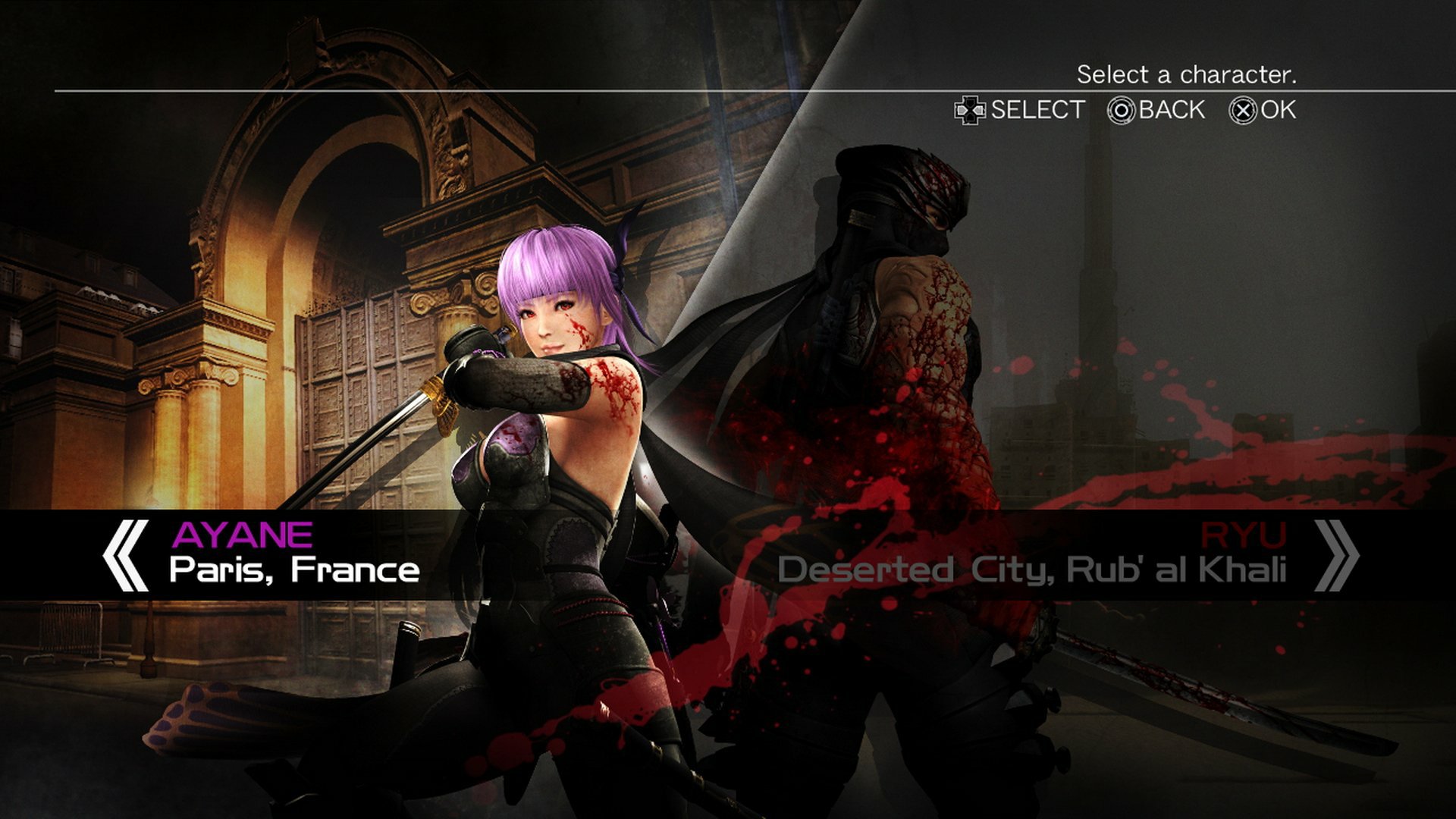Select AYANE as the active character
Image resolution: width=1456 pixels, height=819 pixels.
point(243,536)
